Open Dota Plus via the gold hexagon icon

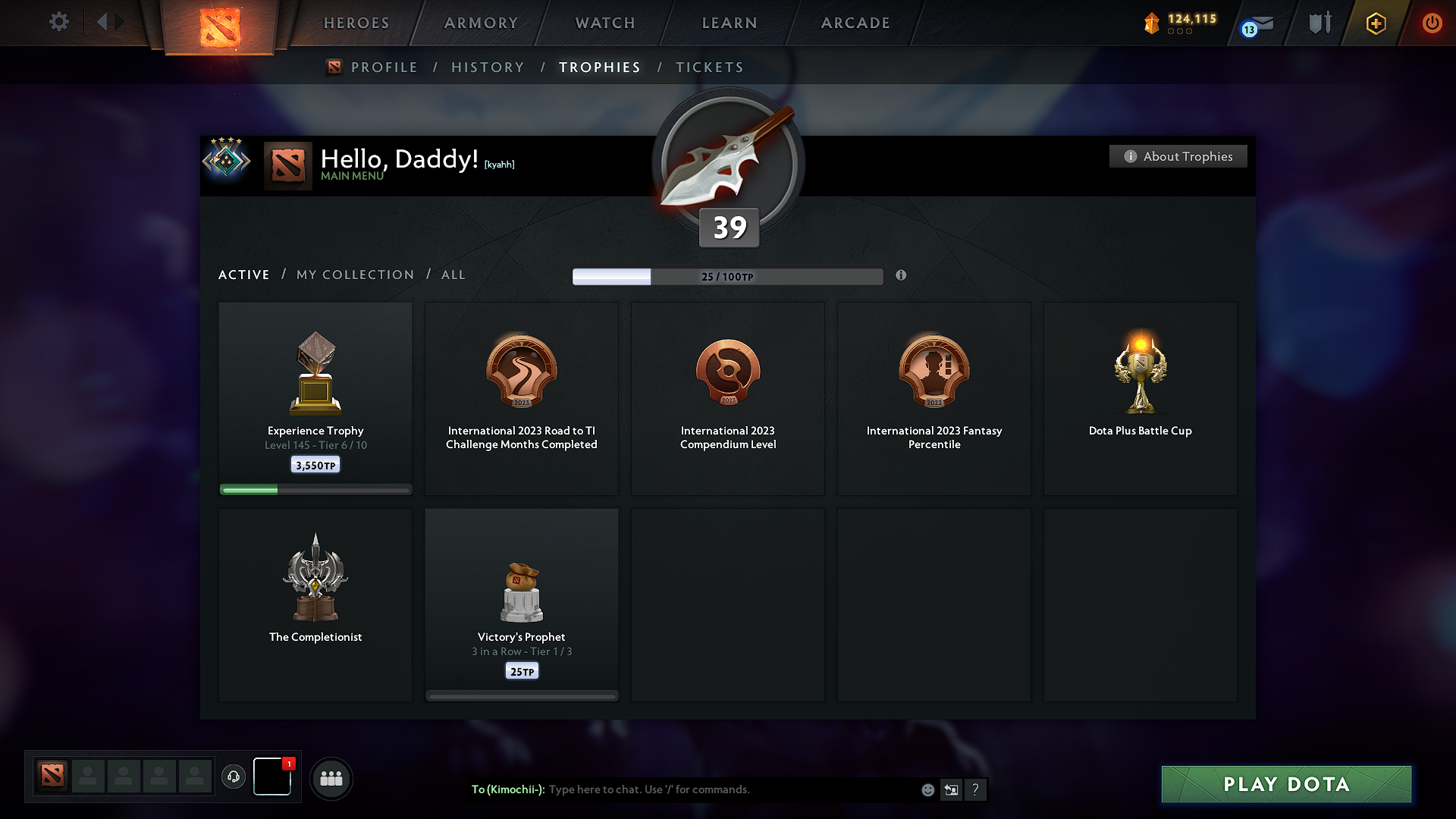click(1375, 23)
